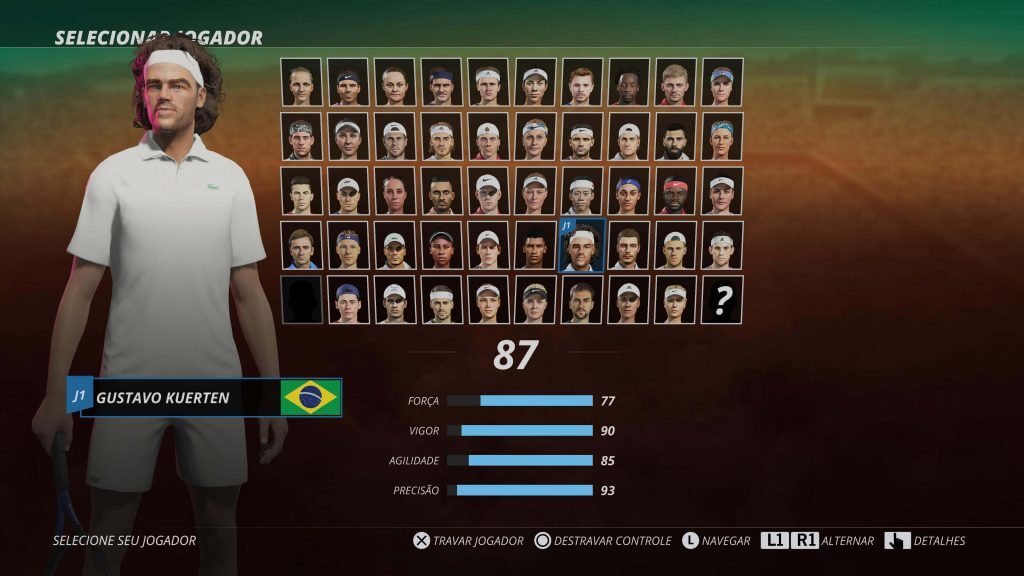Viewport: 1024px width, 576px height.
Task: Choose the player with the camouflage-patterned bandana
Action: coord(301,136)
